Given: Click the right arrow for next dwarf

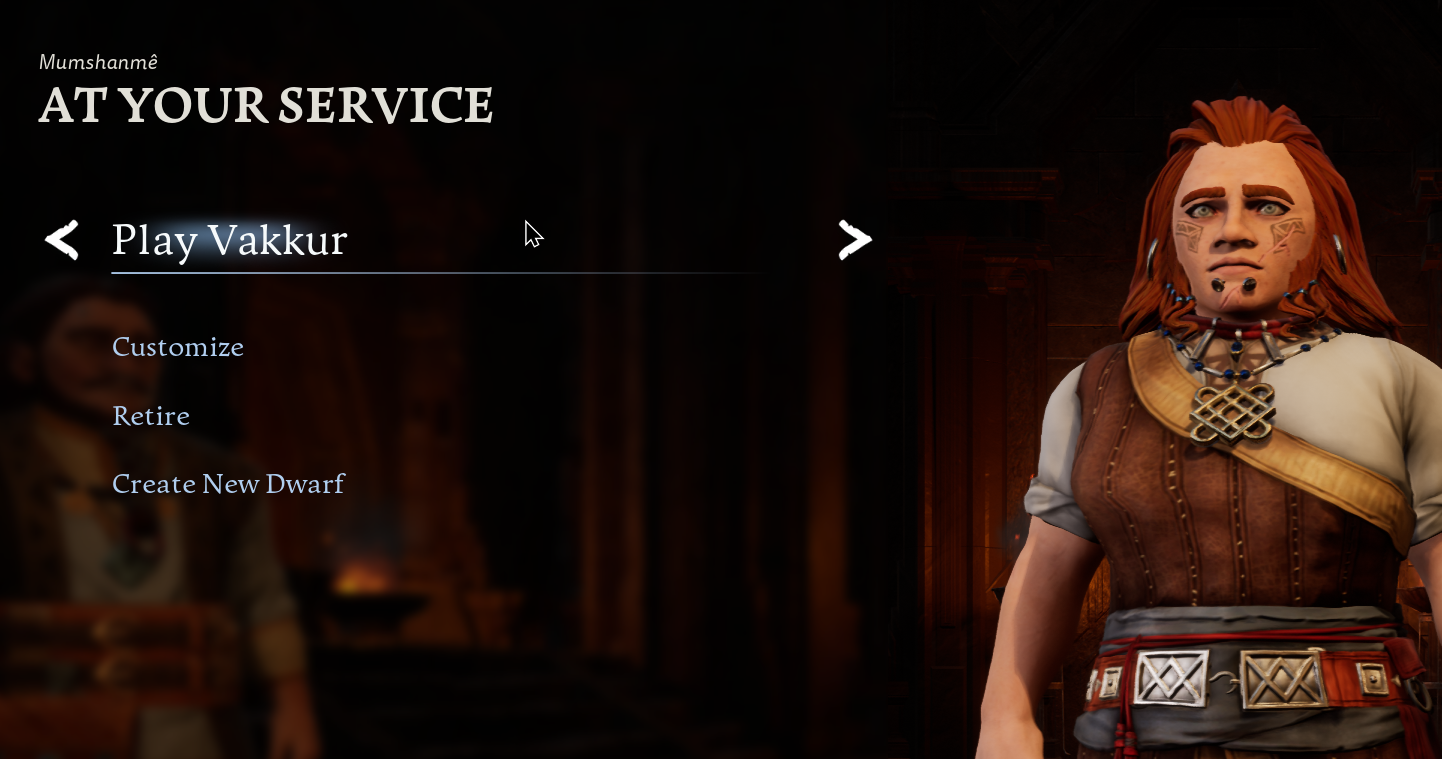Looking at the screenshot, I should [x=855, y=240].
